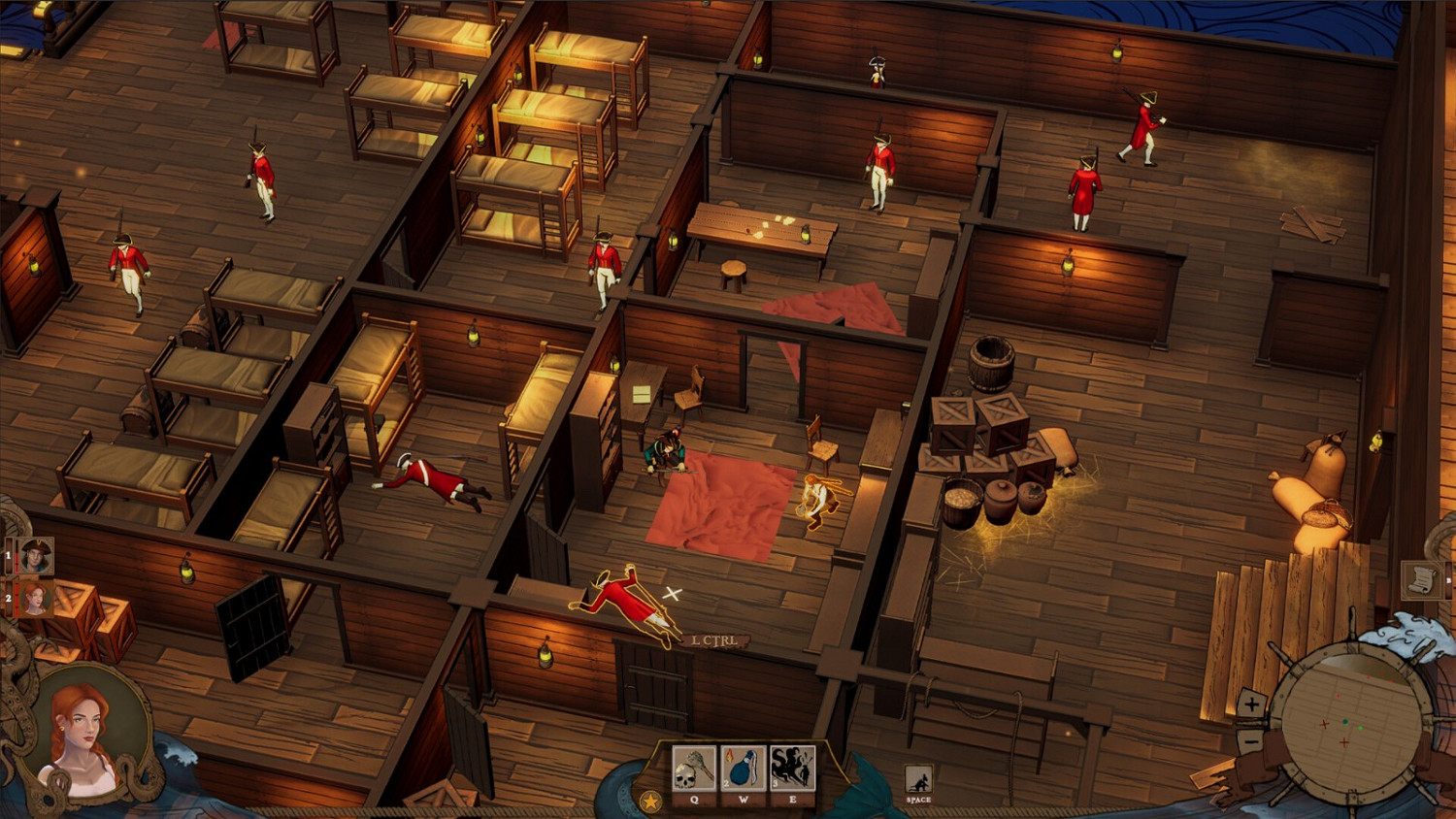Activate the skull and club ability
Image resolution: width=1456 pixels, height=819 pixels.
694,770
